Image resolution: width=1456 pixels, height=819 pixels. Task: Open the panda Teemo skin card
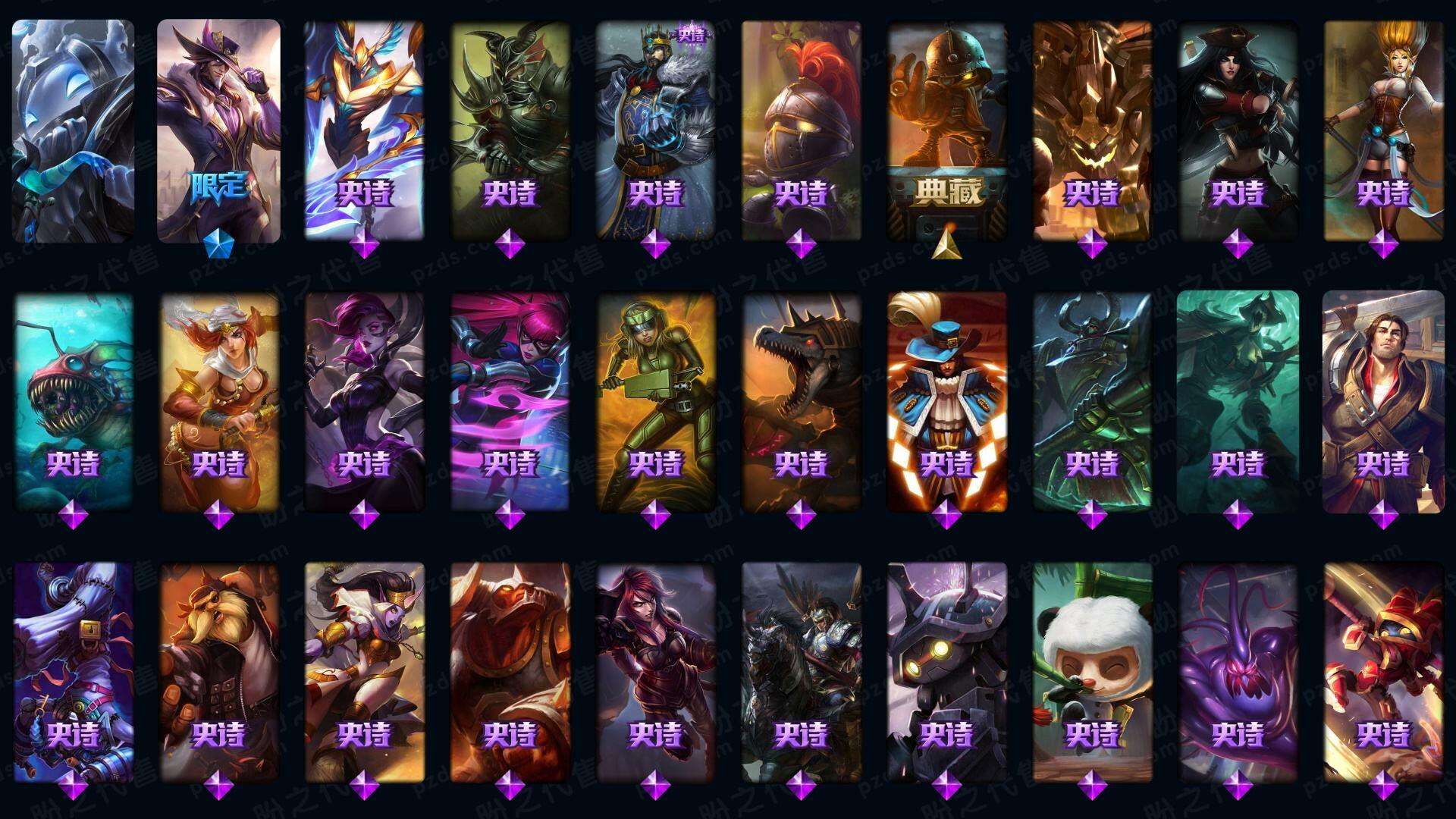click(1092, 671)
